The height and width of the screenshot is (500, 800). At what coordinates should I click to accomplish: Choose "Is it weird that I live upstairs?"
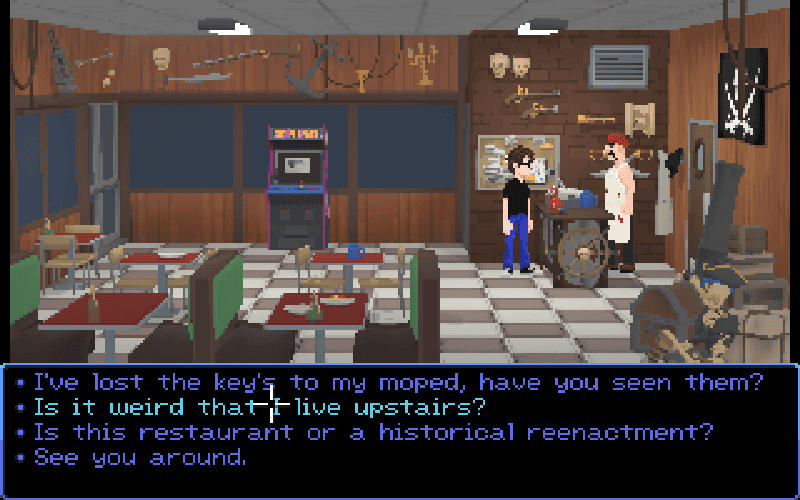click(258, 408)
